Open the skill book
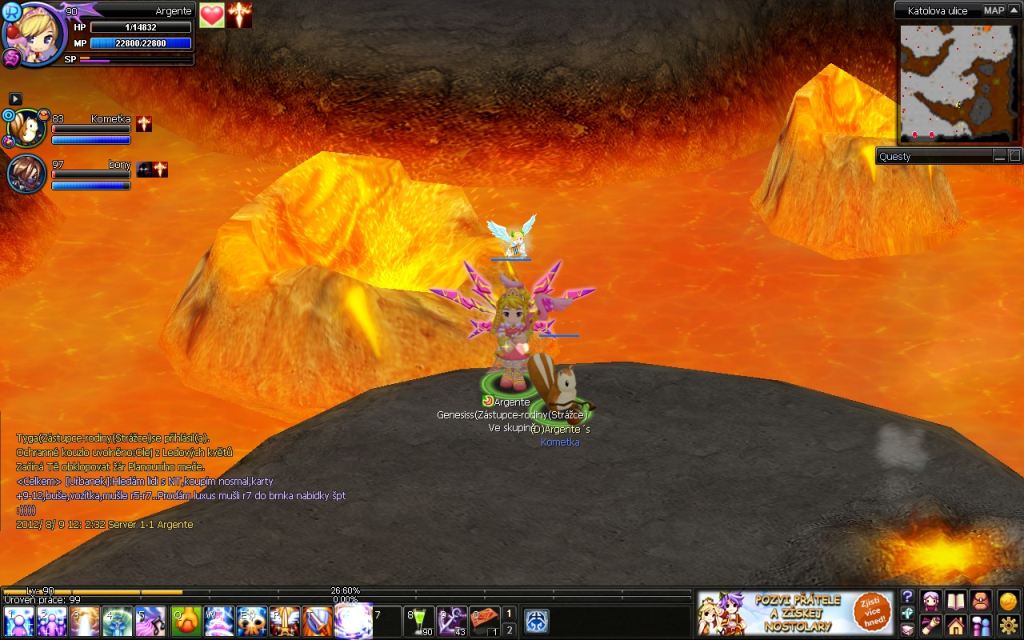 (956, 600)
